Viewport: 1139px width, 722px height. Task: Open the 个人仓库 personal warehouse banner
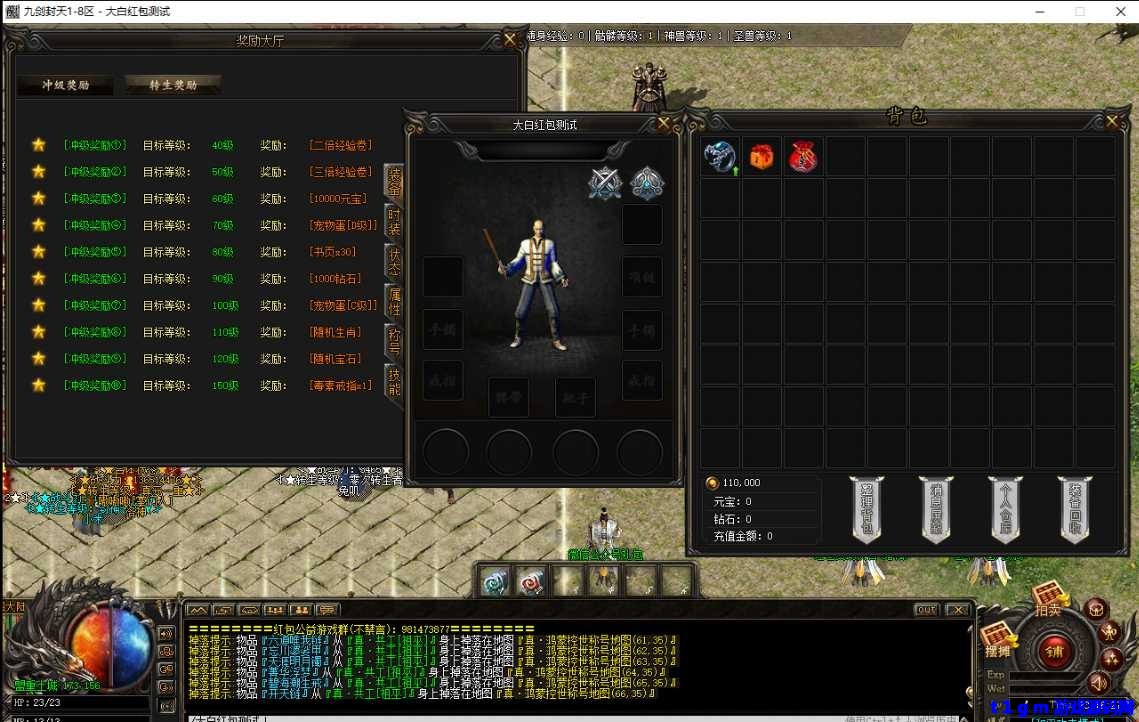[1005, 509]
